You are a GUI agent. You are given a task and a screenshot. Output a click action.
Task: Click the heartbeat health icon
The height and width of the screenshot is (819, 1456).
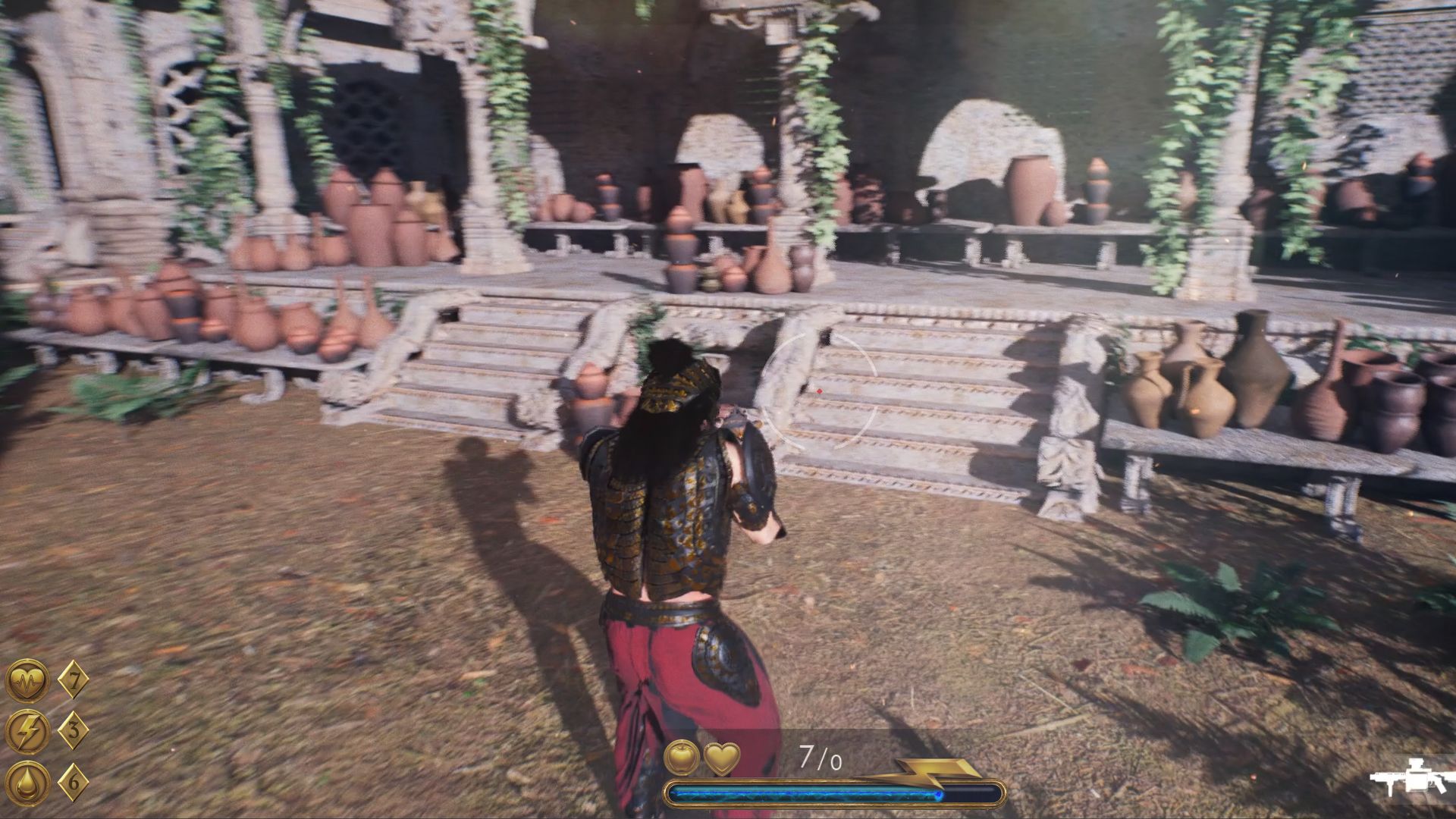27,680
